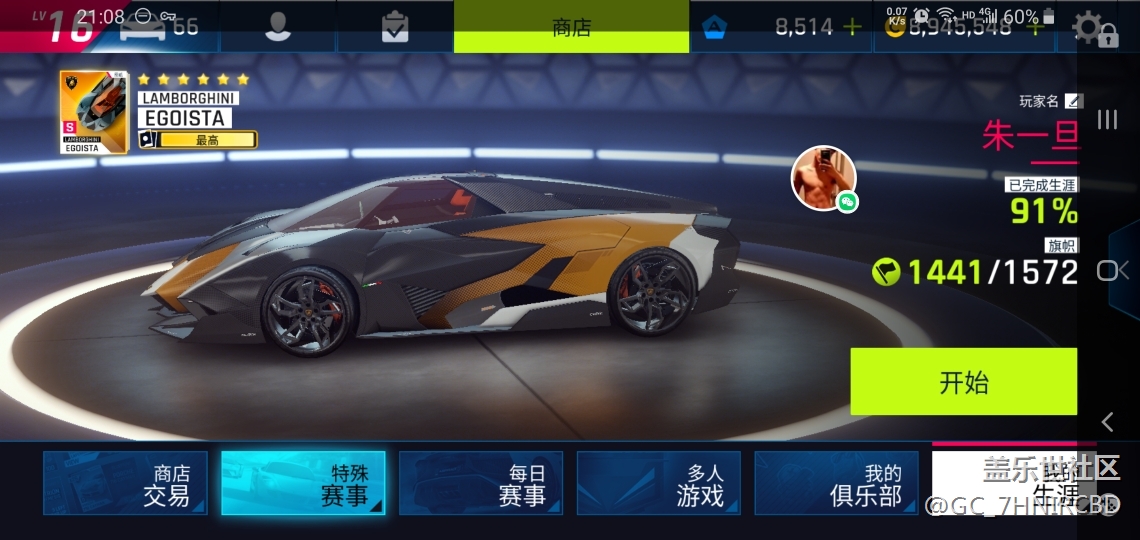Open the 商店 shop tab
Image resolution: width=1140 pixels, height=540 pixels.
tap(571, 27)
